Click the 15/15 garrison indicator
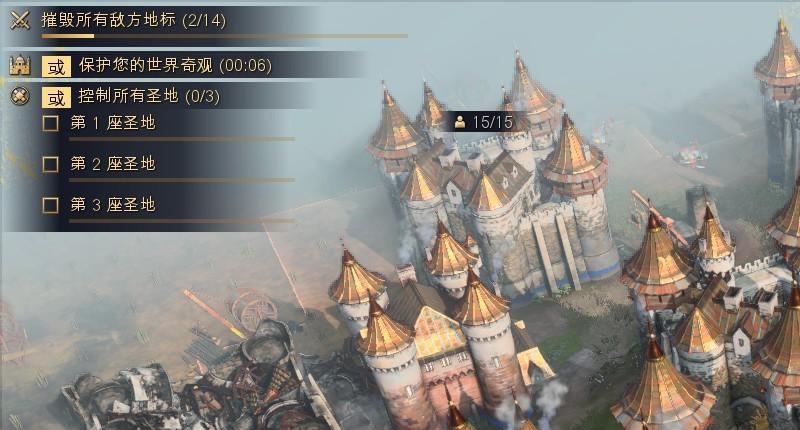Viewport: 800px width, 430px height. [x=484, y=122]
